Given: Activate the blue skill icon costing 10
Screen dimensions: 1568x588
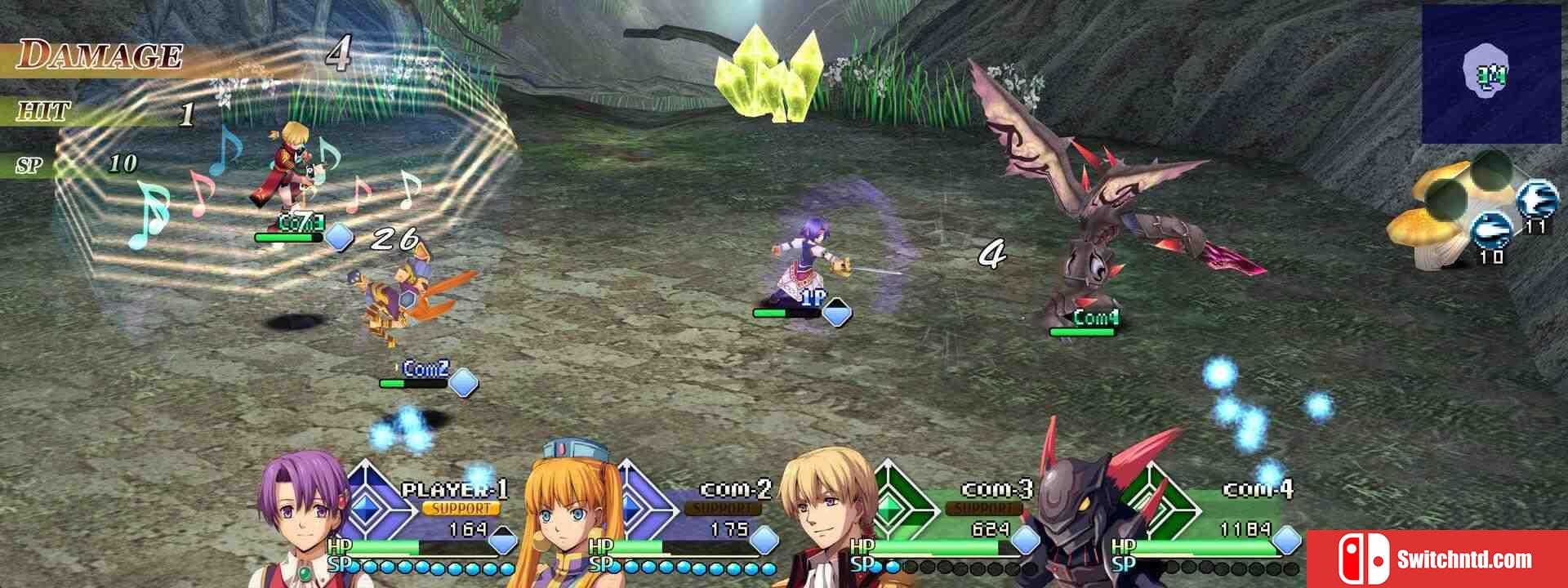Looking at the screenshot, I should point(1490,229).
